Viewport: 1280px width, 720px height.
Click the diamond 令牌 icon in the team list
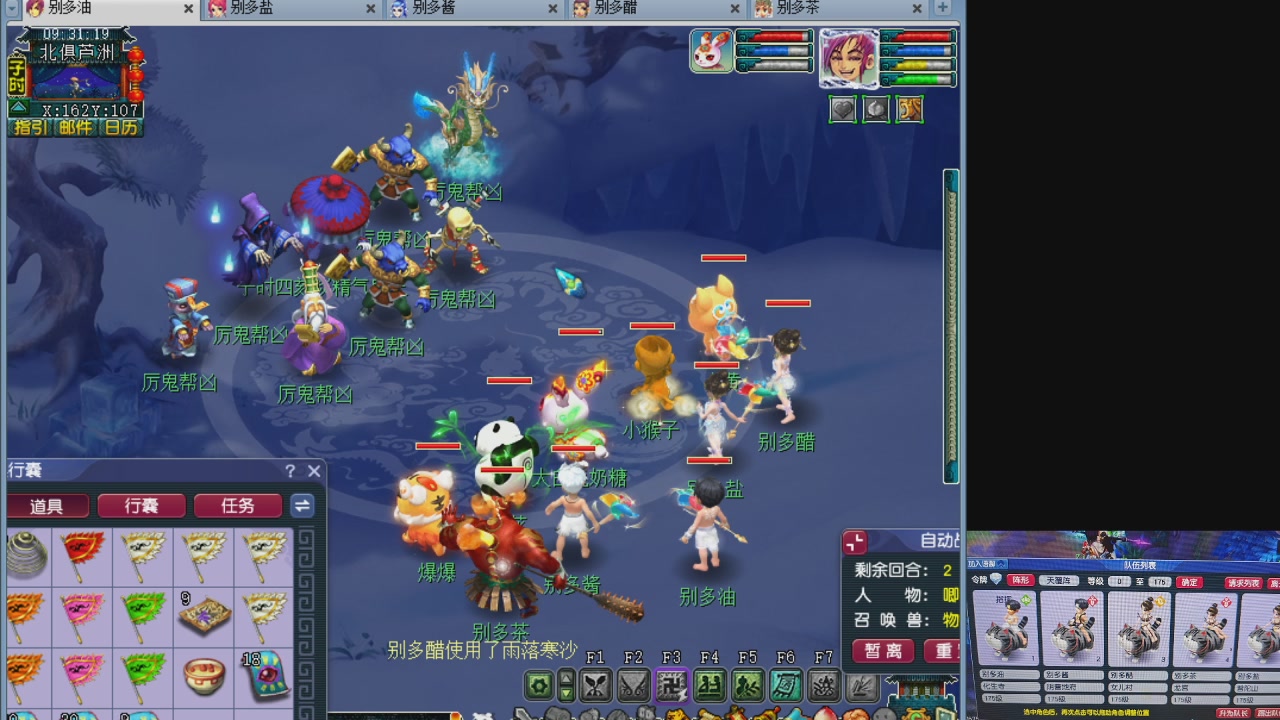pyautogui.click(x=994, y=579)
